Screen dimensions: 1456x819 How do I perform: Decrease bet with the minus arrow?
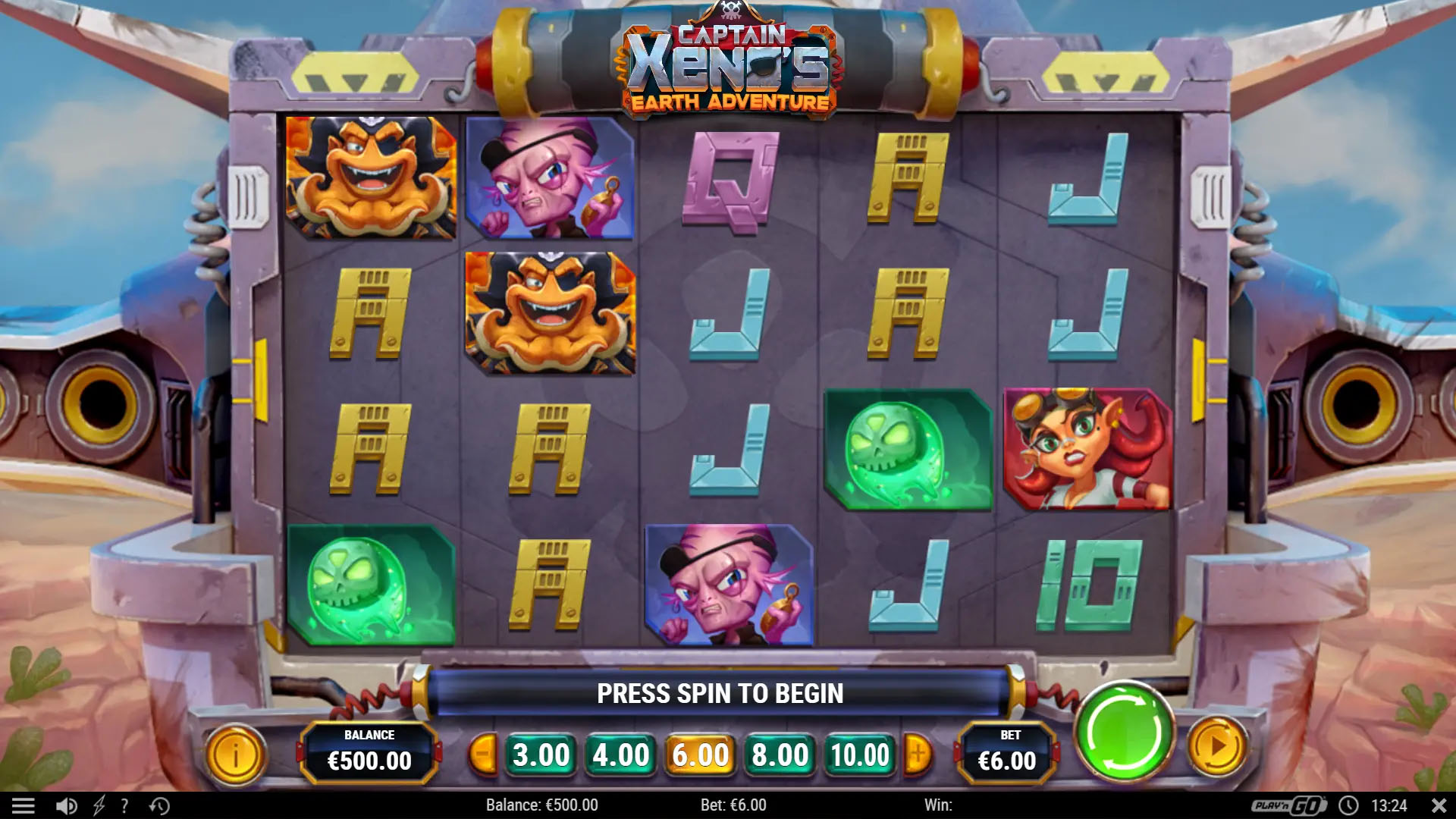pos(482,755)
